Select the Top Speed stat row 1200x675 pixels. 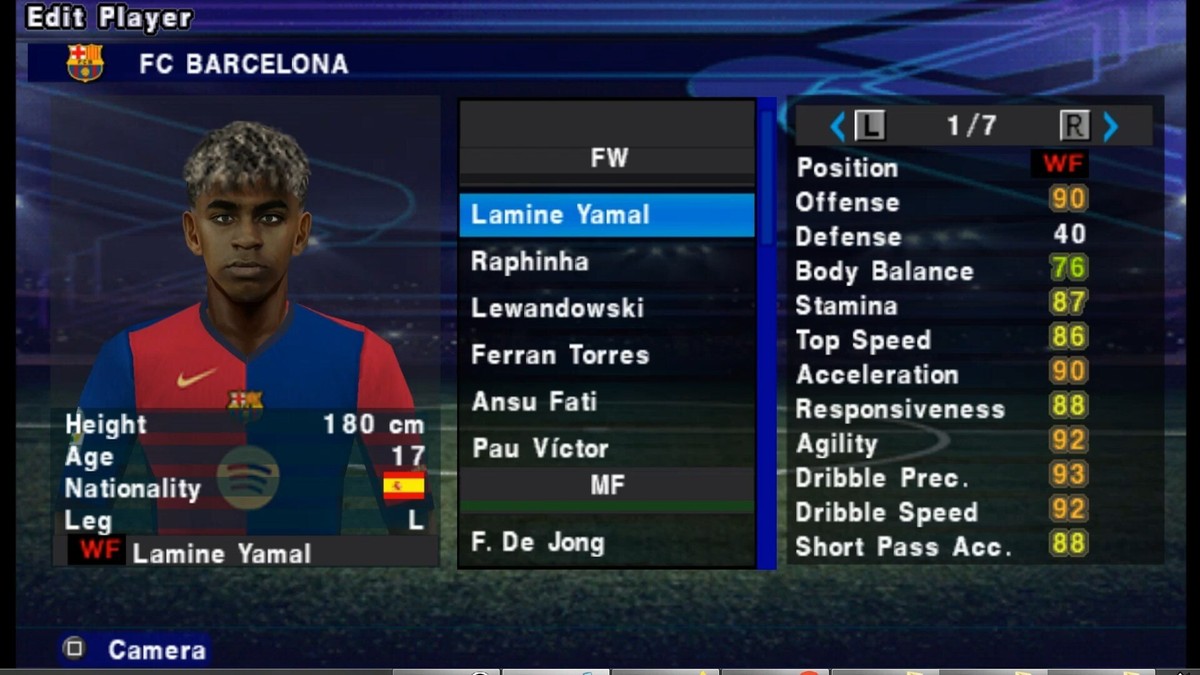point(940,340)
